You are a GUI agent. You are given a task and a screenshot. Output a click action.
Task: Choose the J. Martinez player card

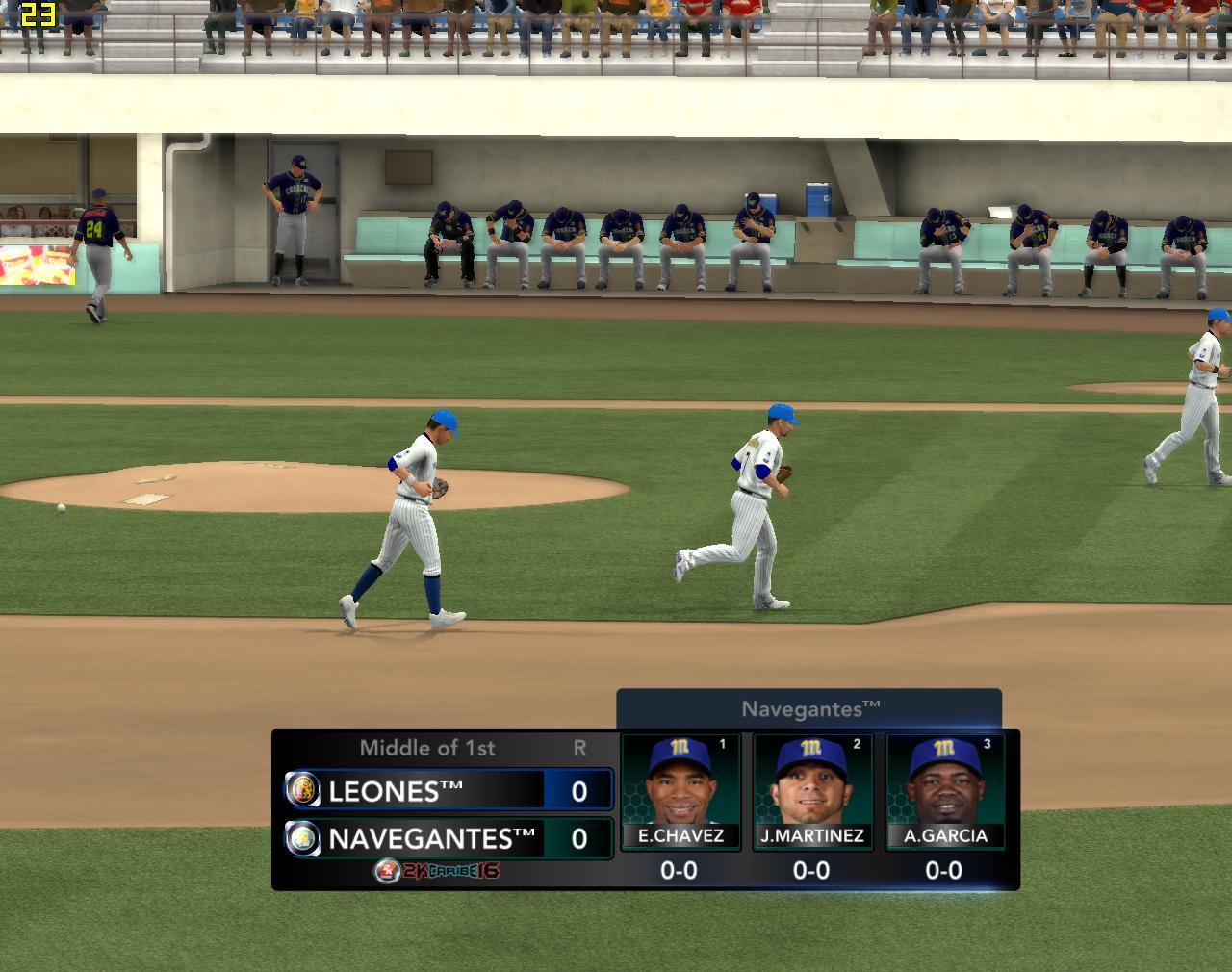point(811,791)
